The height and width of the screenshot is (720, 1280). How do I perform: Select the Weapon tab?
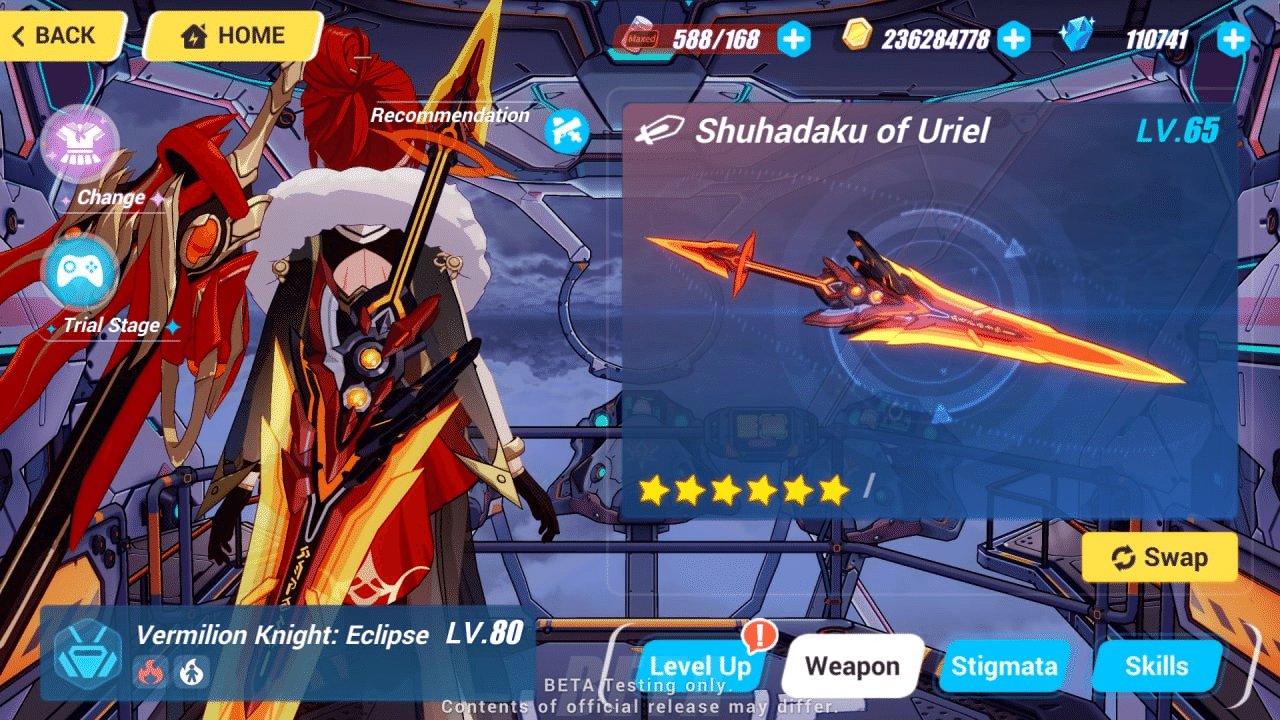(851, 664)
